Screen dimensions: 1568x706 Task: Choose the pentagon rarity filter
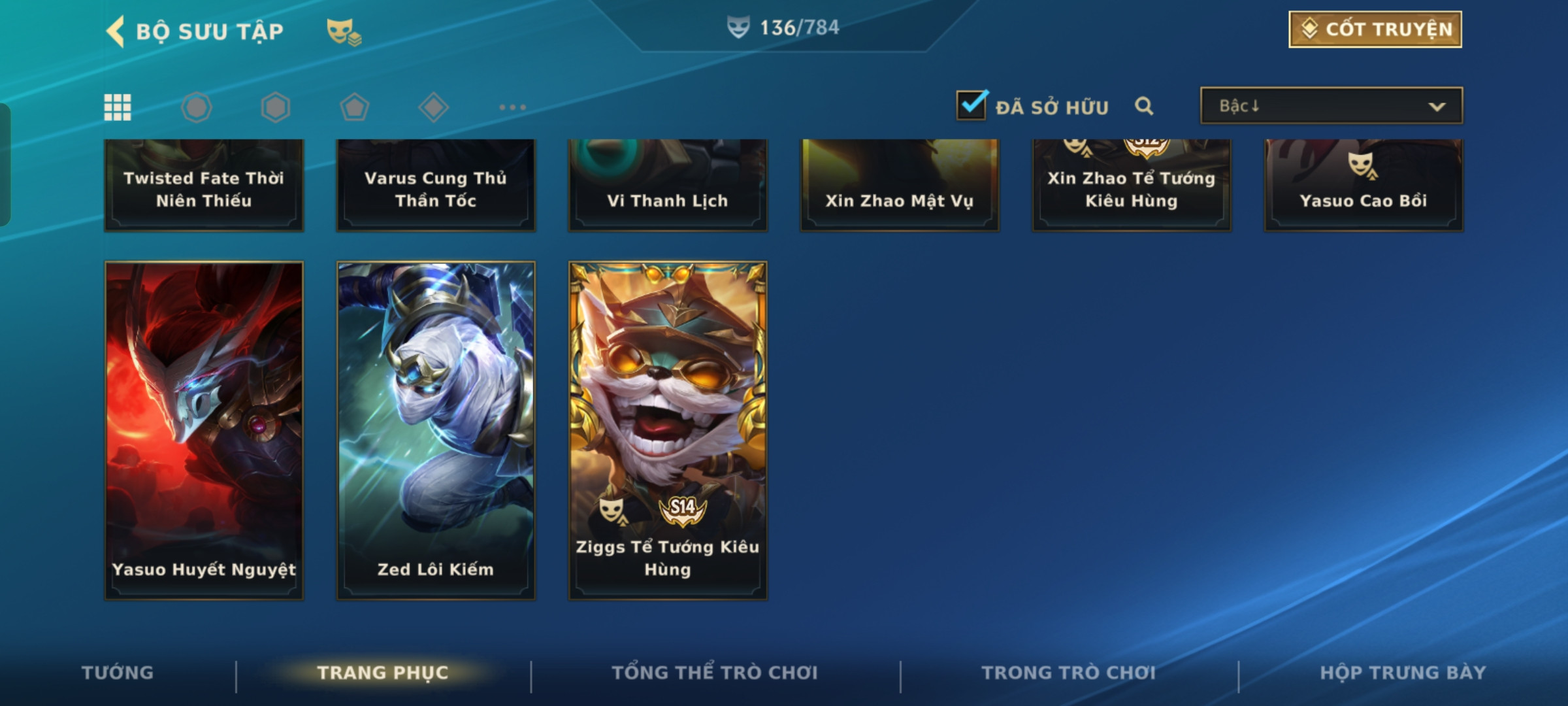(354, 107)
